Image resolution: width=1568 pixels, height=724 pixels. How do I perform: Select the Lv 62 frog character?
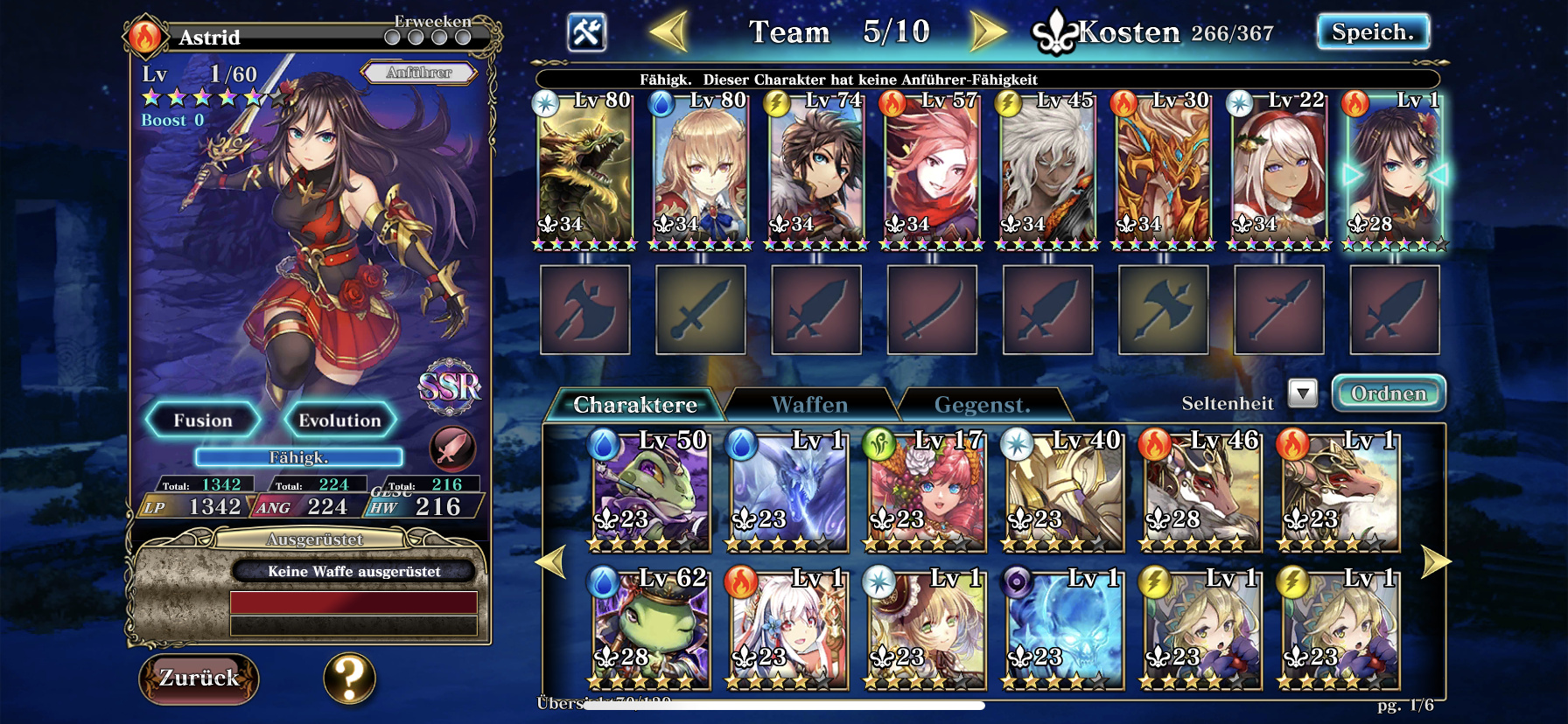click(650, 628)
